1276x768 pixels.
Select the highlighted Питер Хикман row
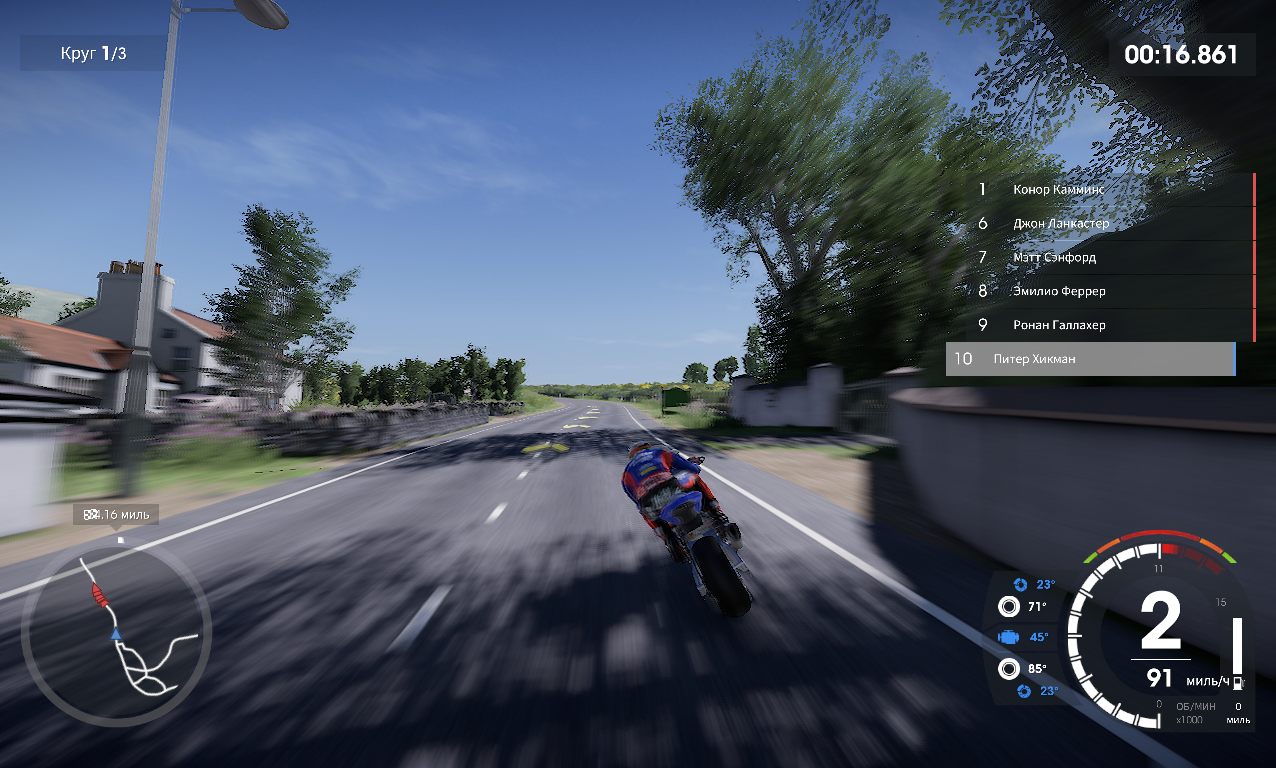click(1090, 359)
